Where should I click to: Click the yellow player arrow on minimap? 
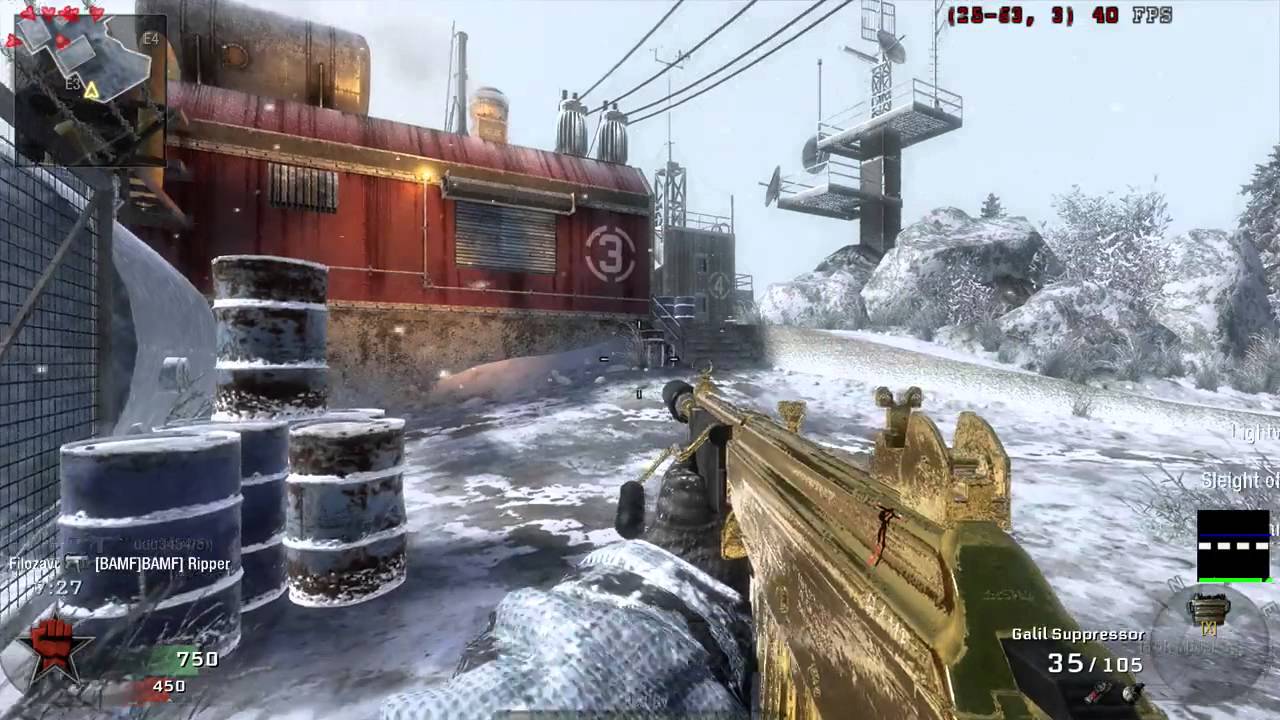(91, 91)
